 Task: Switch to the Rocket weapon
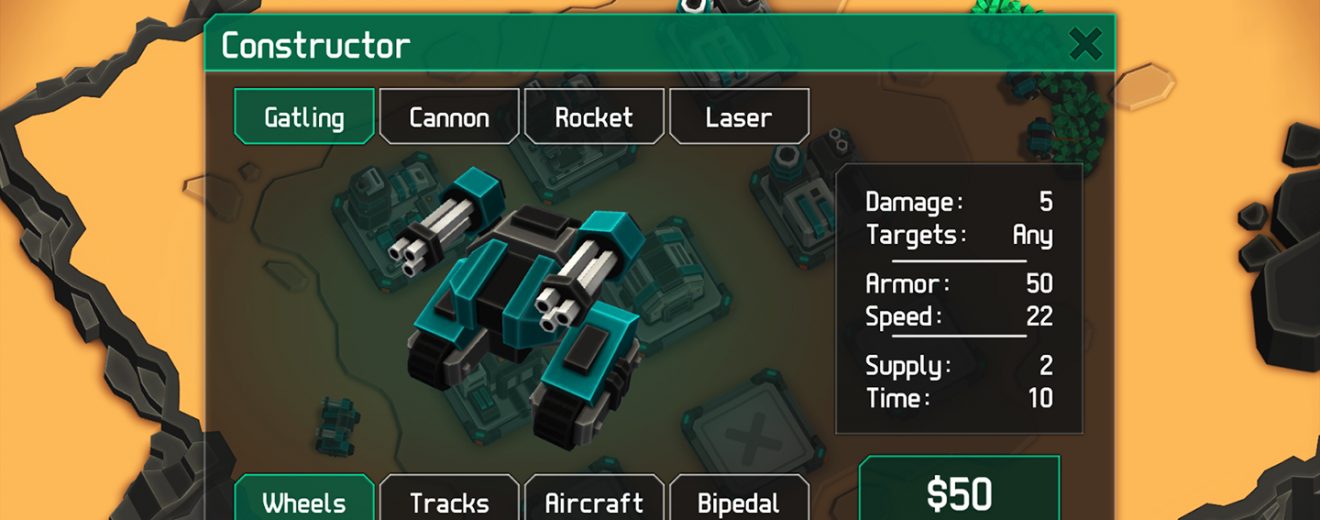pyautogui.click(x=594, y=117)
